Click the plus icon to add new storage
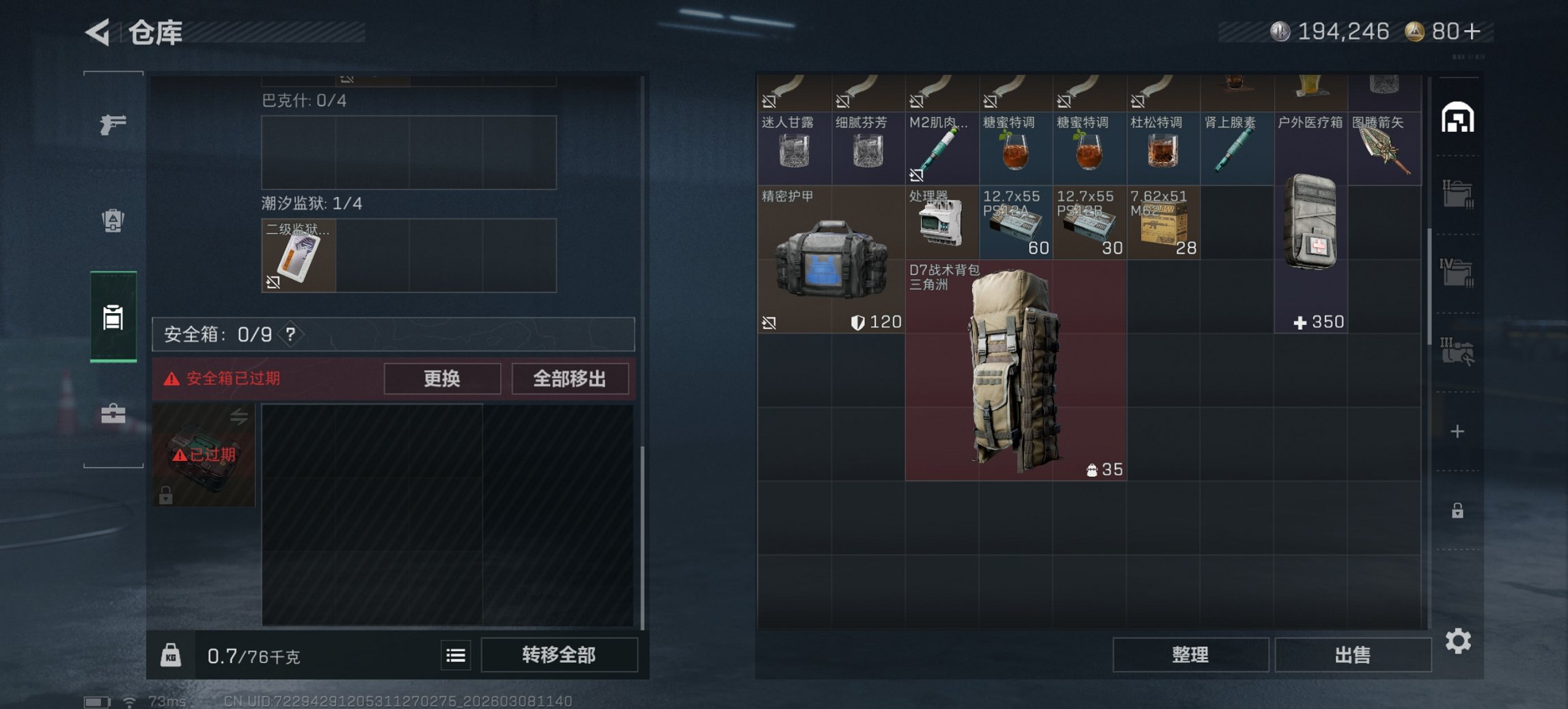This screenshot has width=1568, height=709. point(1459,431)
